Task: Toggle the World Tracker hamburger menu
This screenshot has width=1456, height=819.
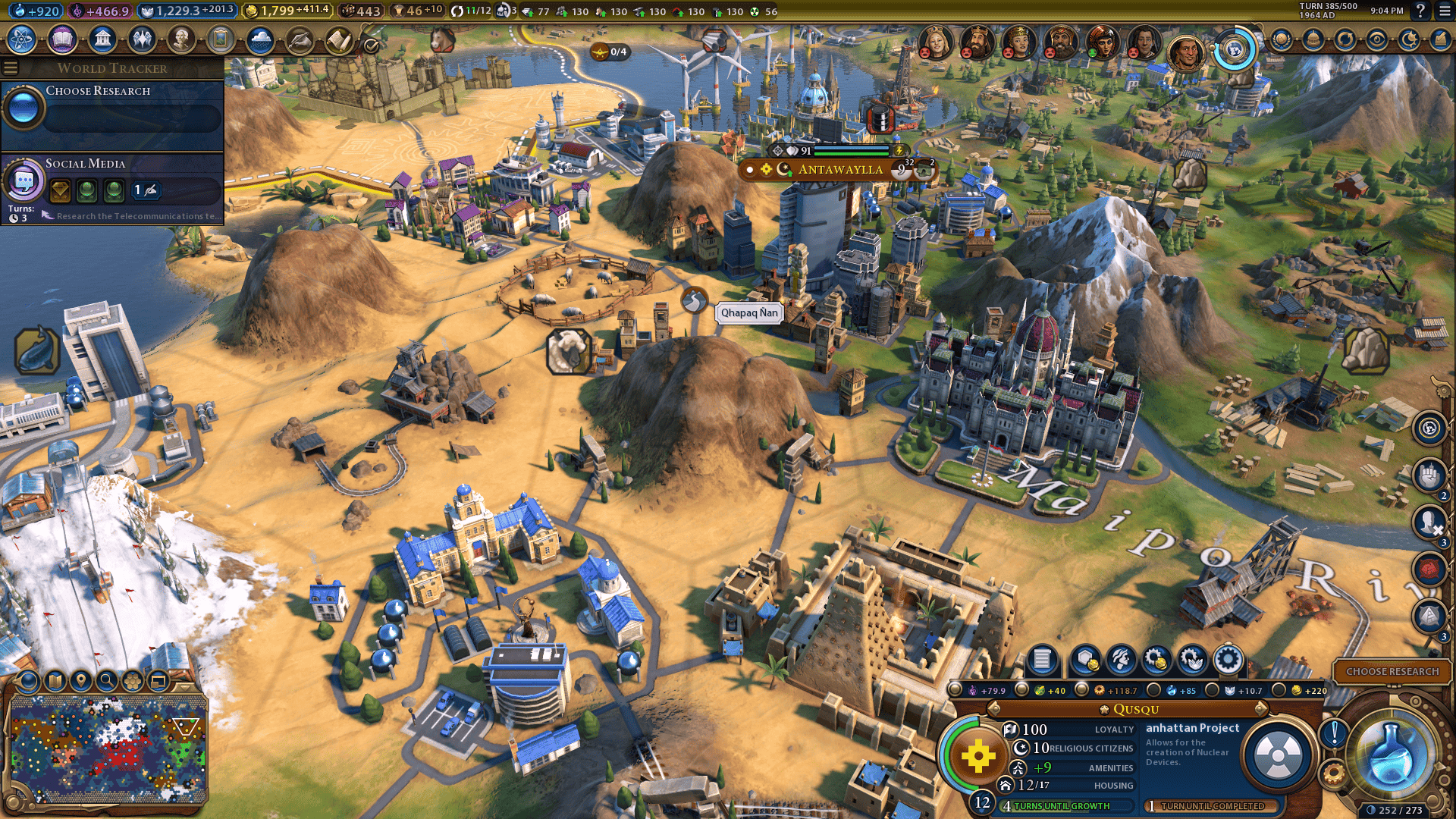Action: coord(11,68)
